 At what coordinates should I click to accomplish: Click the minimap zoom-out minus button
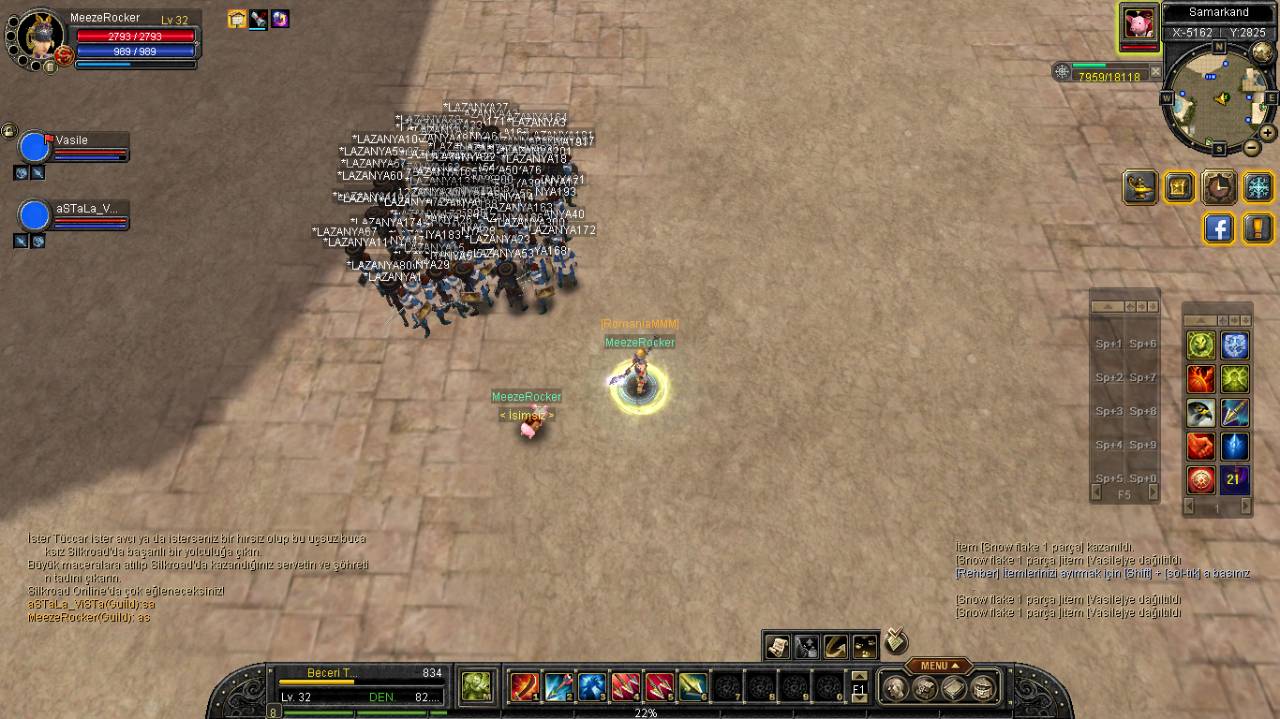click(x=1251, y=148)
